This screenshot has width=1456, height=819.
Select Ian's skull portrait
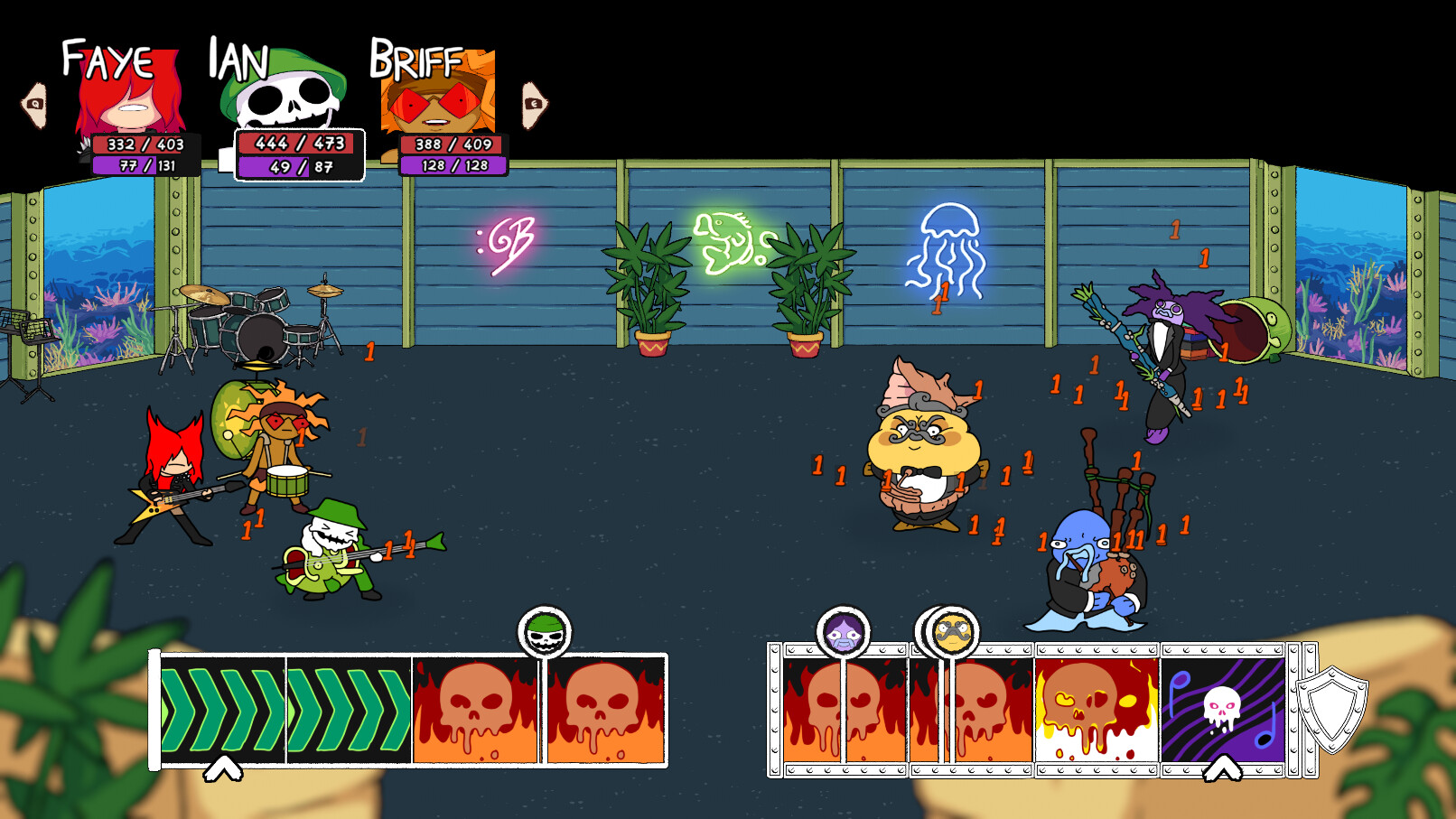click(x=287, y=95)
